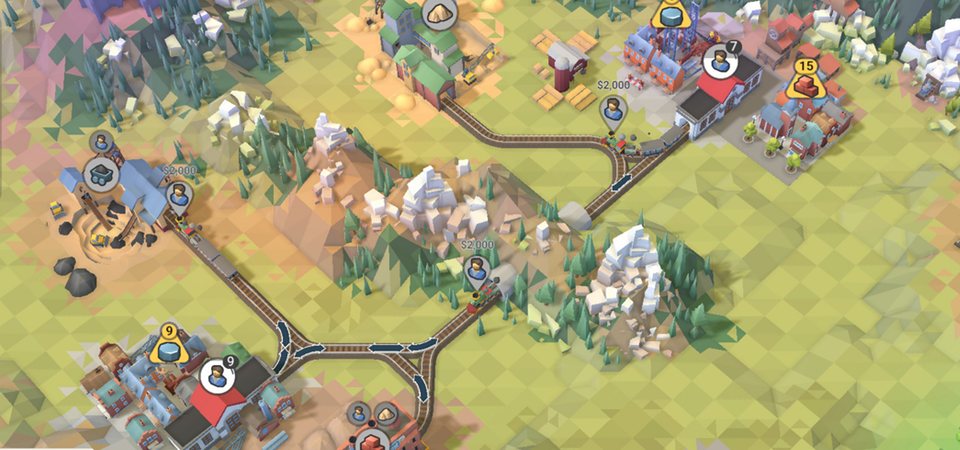Click the $2,000 train marker between the rocky hills

coord(478,266)
